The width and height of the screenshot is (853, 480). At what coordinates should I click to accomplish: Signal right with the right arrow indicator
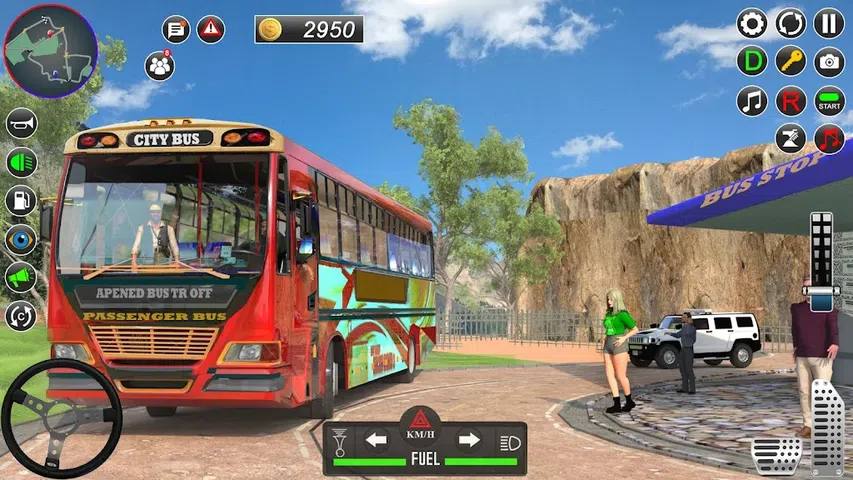468,440
